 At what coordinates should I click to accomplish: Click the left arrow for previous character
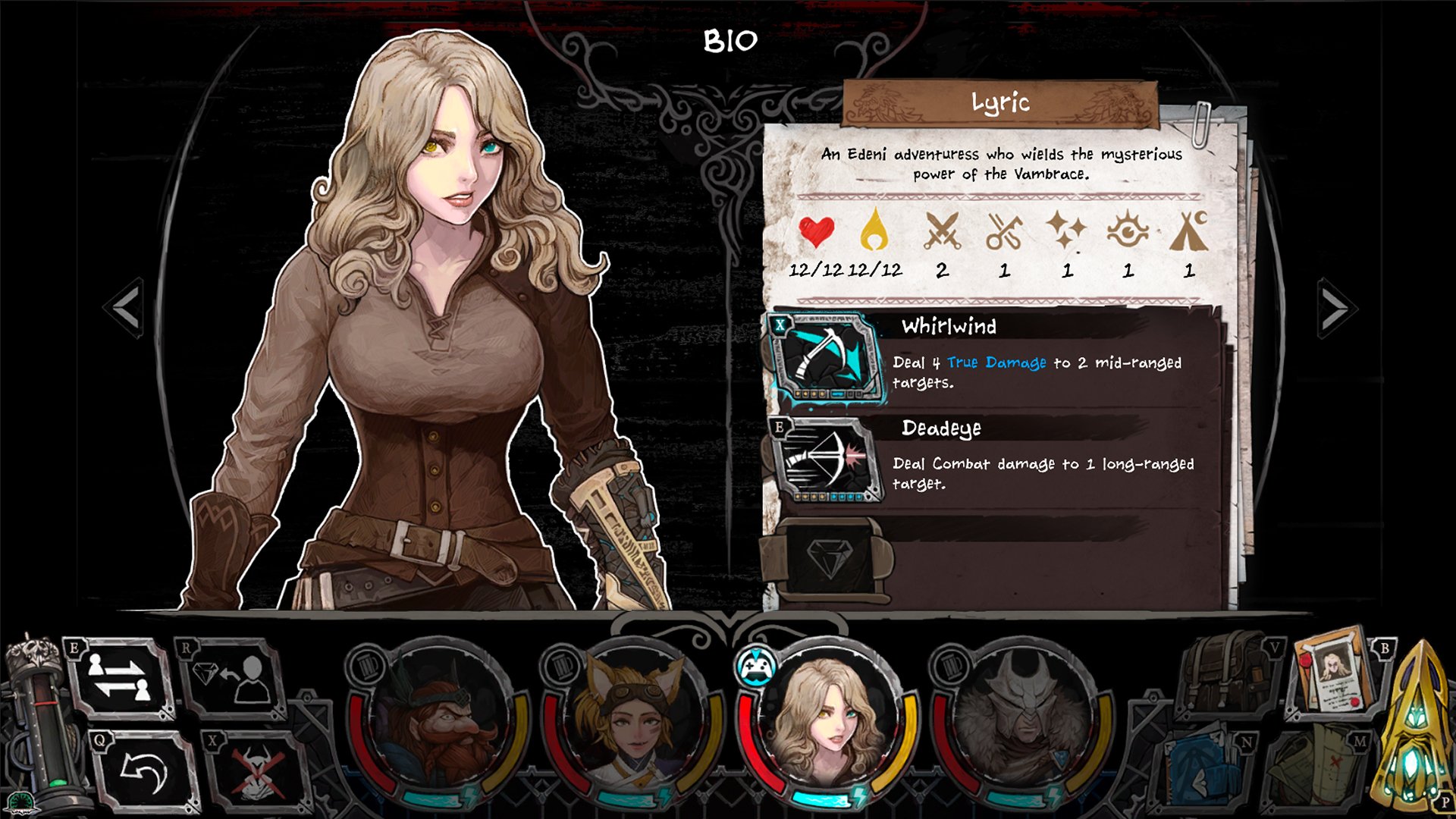[125, 307]
